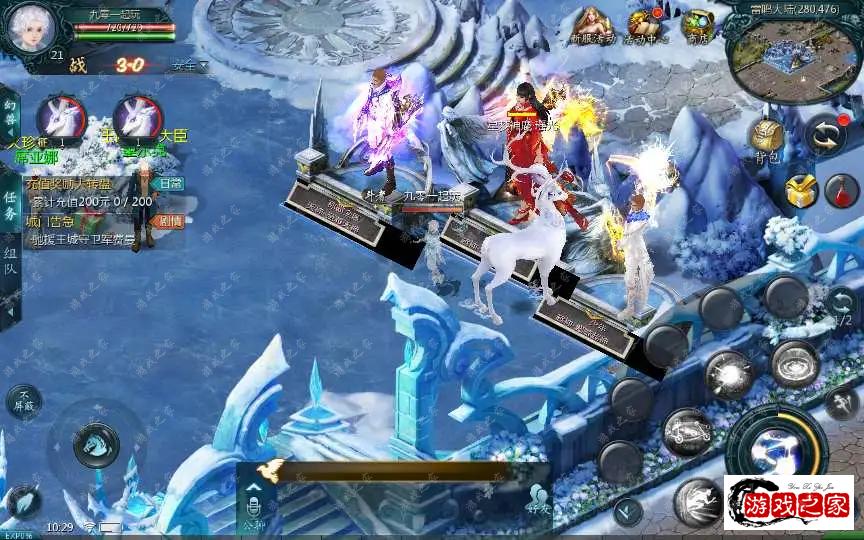Open the 商店 shop chest icon
The width and height of the screenshot is (864, 540).
pos(697,24)
